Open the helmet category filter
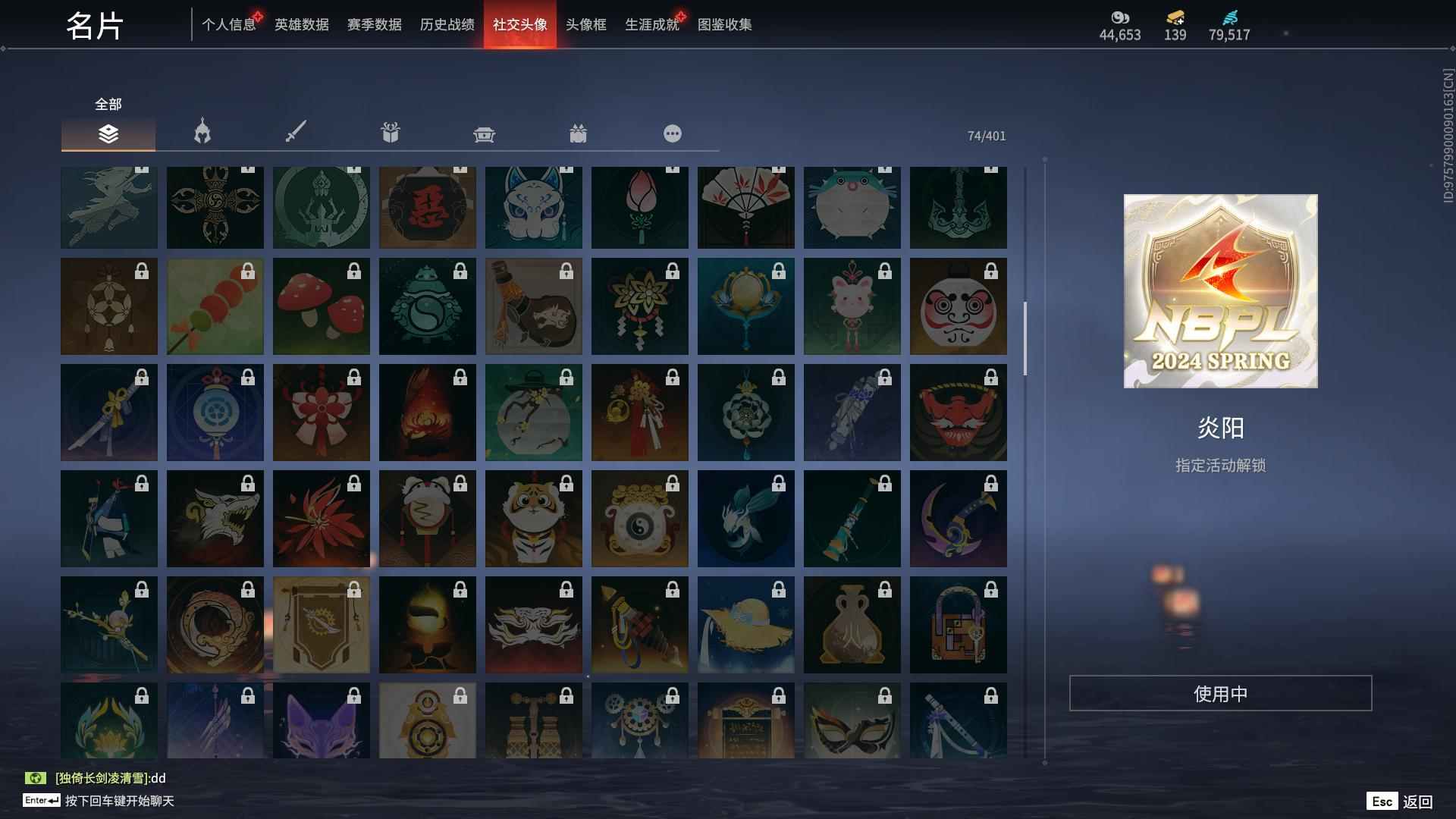Screen dimensions: 1456x819 (201, 133)
